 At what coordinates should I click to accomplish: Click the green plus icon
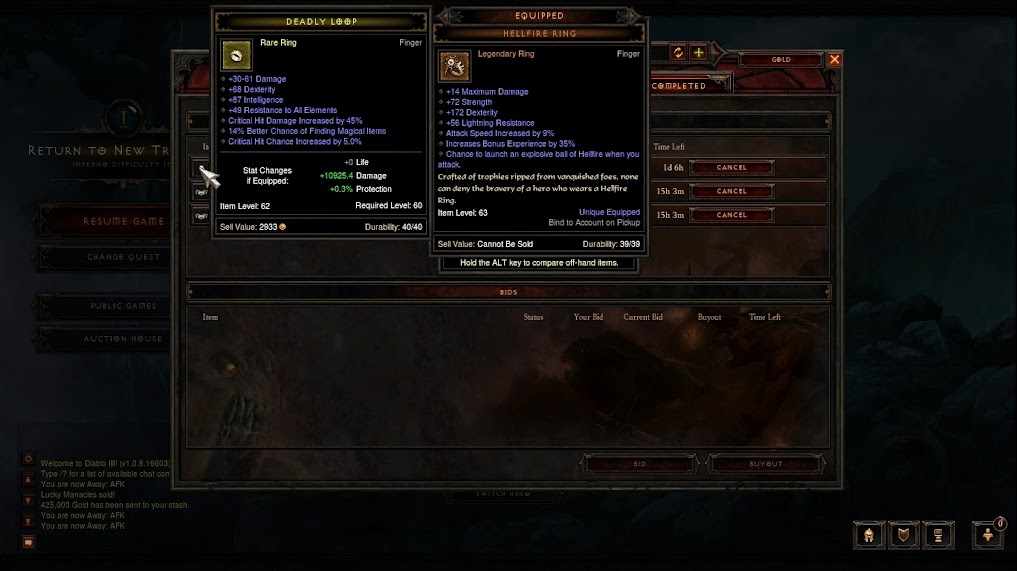pos(698,53)
